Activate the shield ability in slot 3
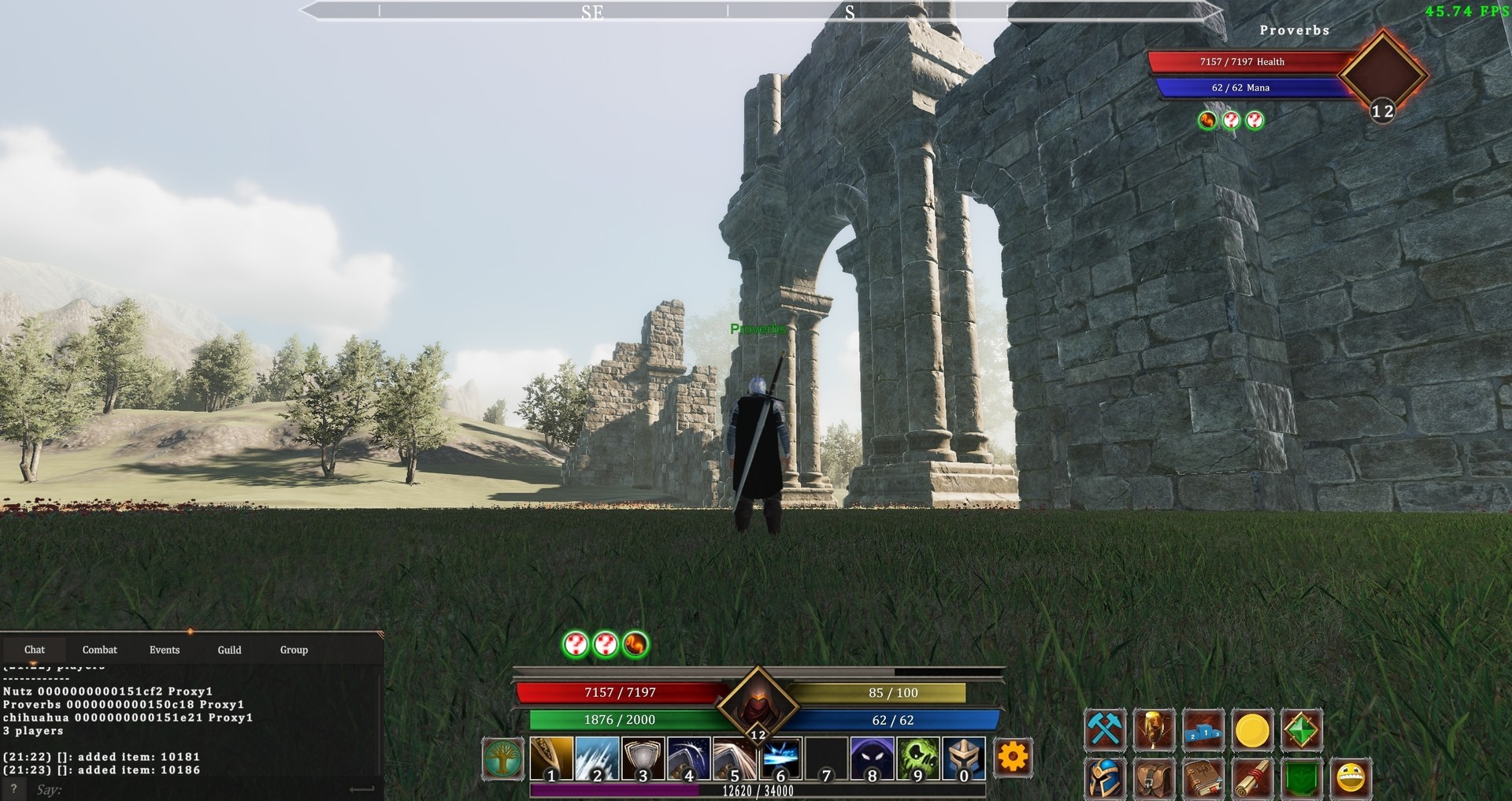1512x801 pixels. tap(643, 759)
